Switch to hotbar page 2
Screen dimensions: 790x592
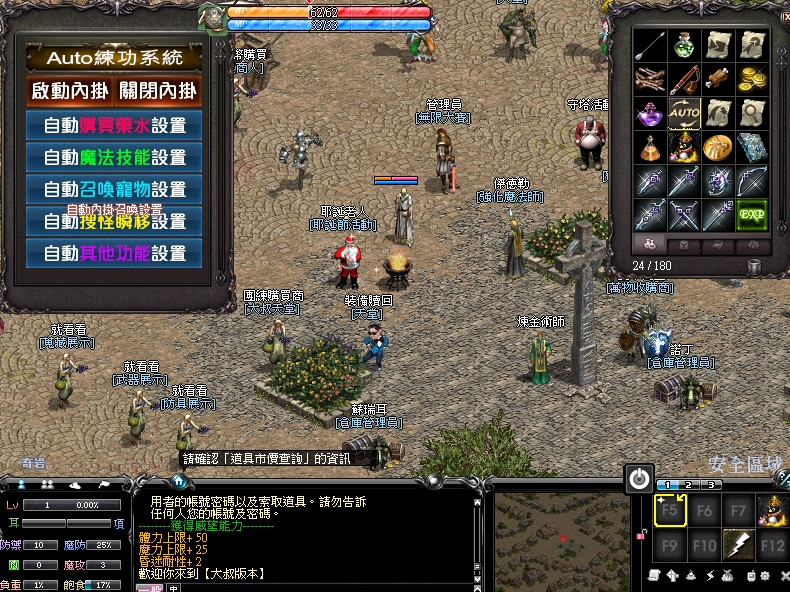coord(690,485)
